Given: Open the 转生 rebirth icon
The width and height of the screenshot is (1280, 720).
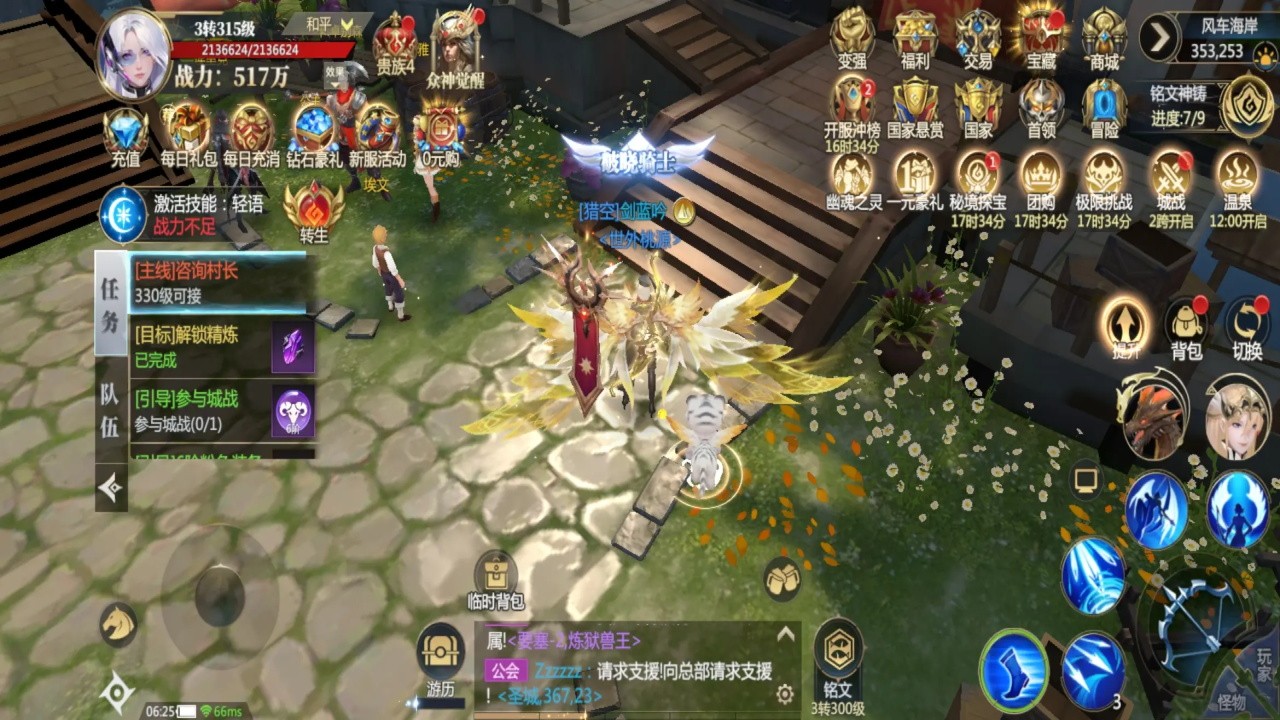Looking at the screenshot, I should point(313,208).
